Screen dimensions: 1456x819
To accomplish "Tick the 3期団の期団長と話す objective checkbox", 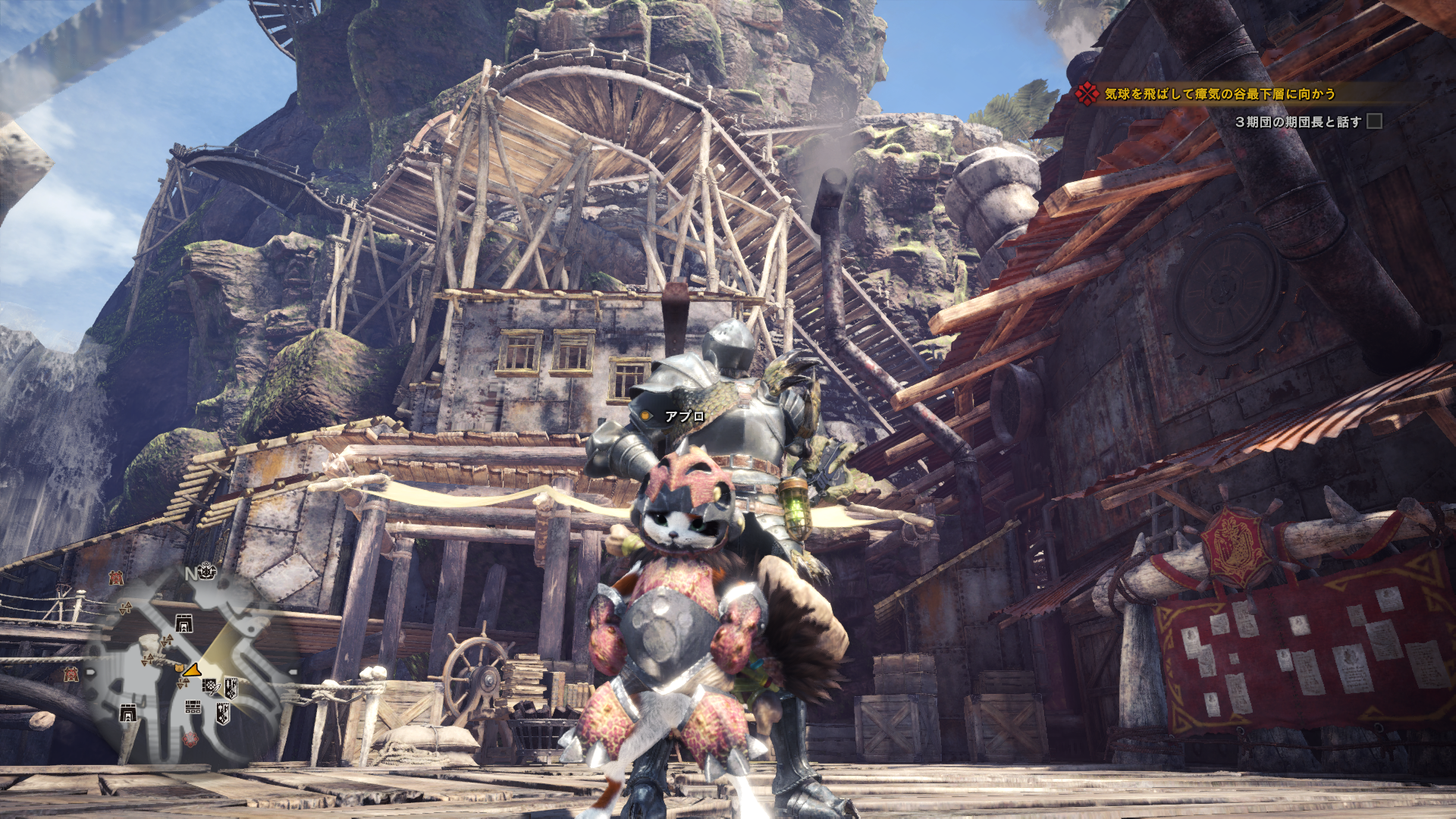I will coord(1374,121).
